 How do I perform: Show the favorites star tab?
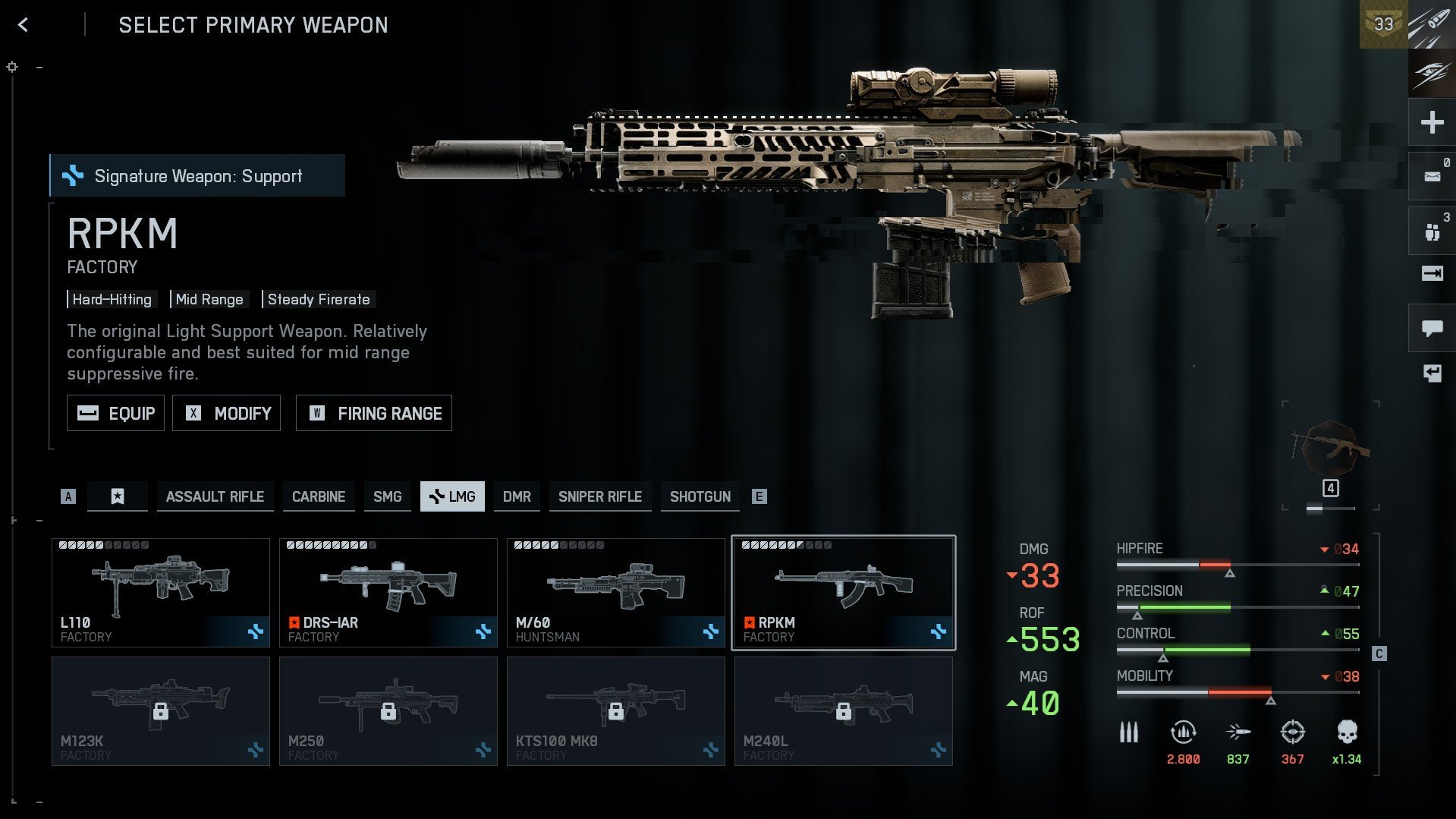coord(118,496)
